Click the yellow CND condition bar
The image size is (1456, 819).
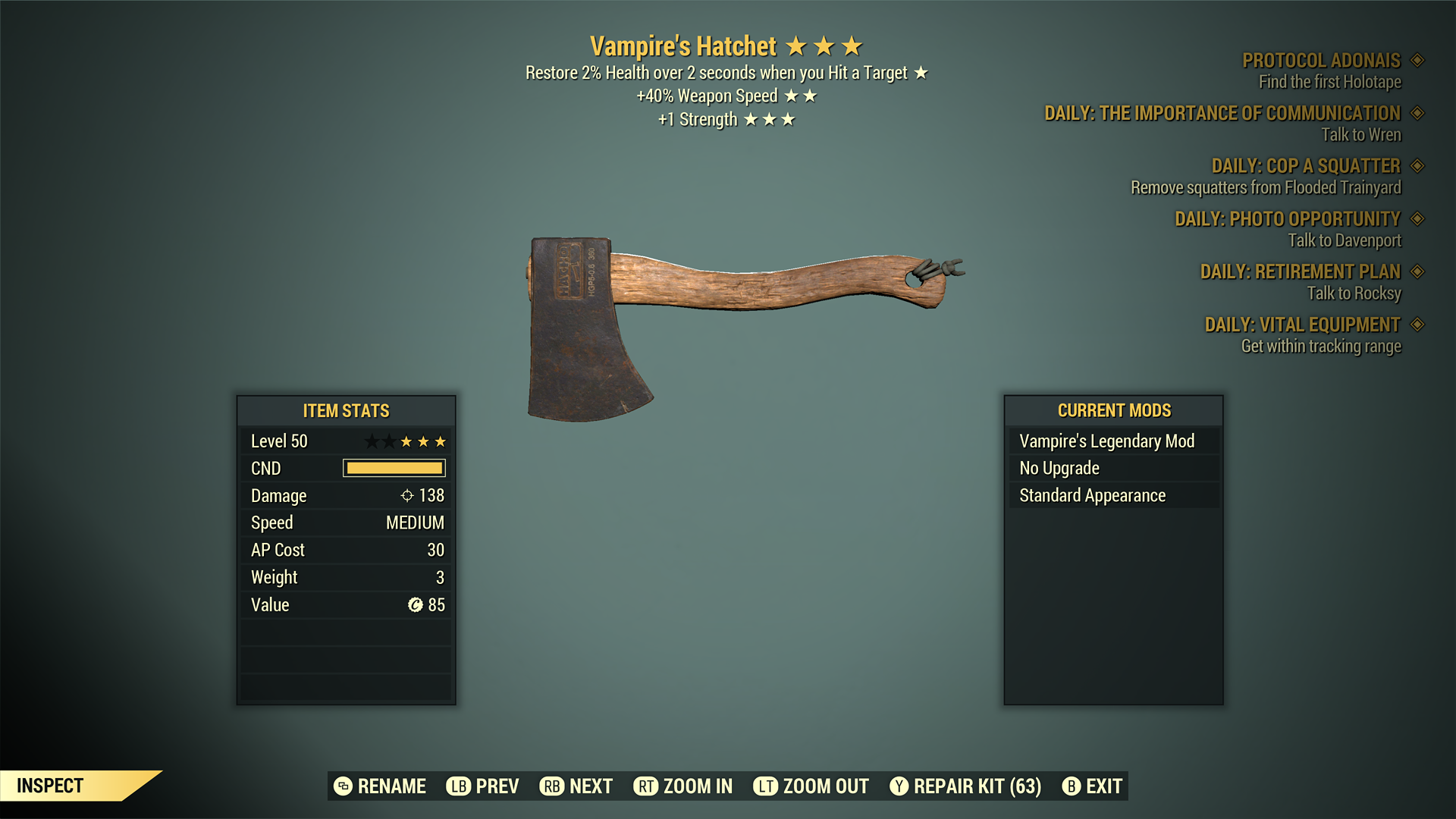tap(394, 468)
